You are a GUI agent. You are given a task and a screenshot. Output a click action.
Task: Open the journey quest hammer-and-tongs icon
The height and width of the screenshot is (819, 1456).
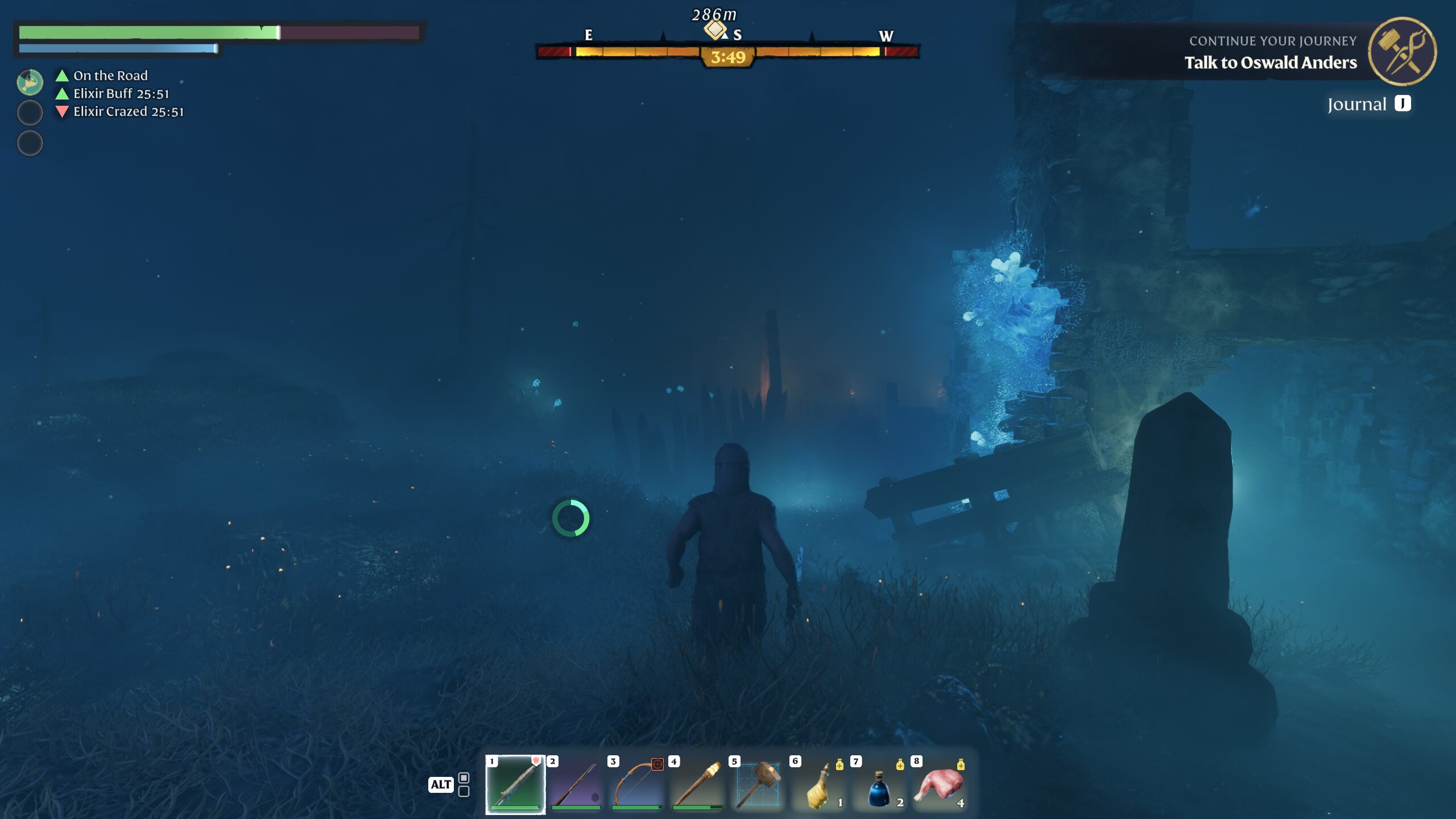[x=1402, y=51]
